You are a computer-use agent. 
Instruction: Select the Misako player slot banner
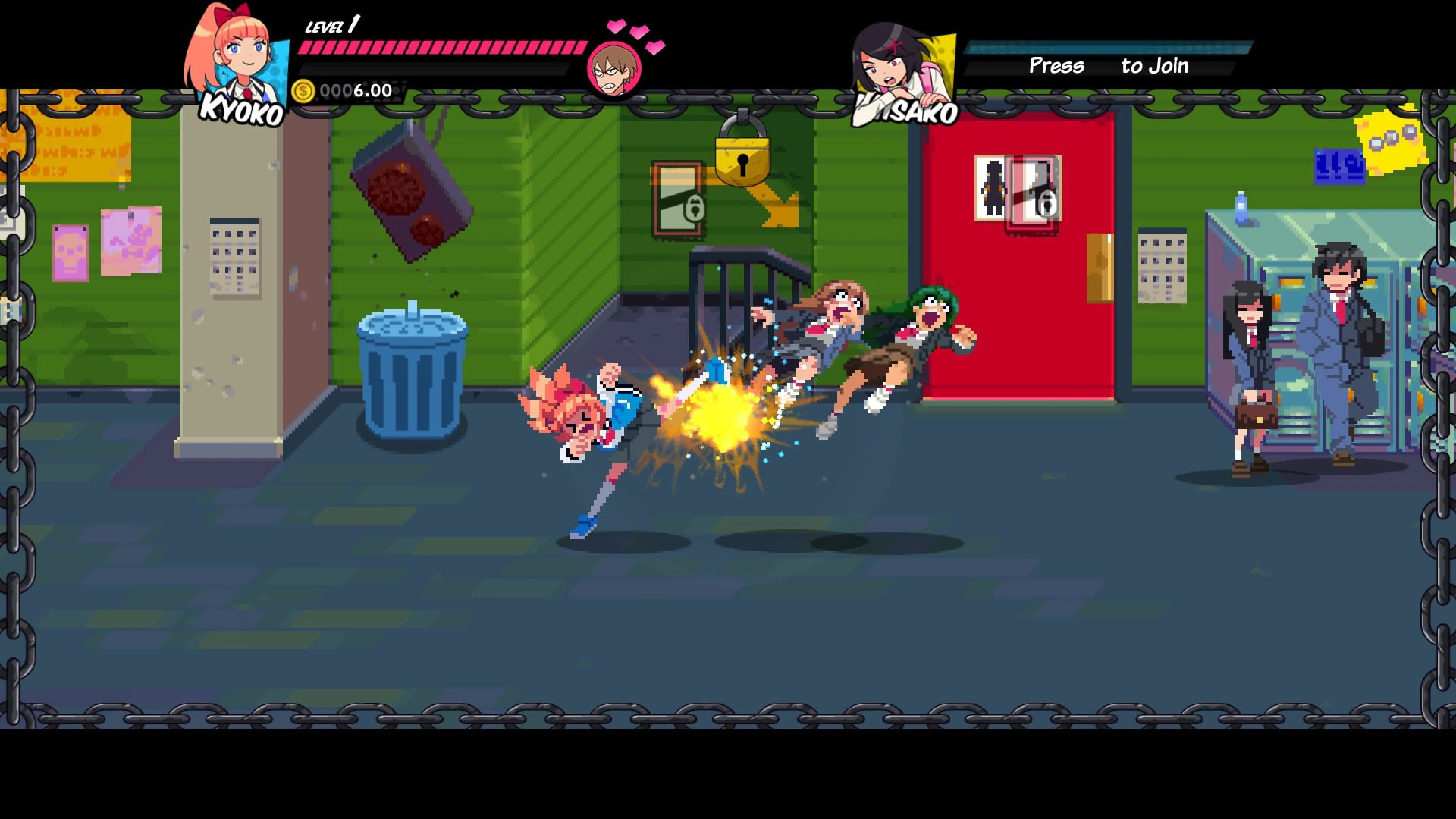1108,48
